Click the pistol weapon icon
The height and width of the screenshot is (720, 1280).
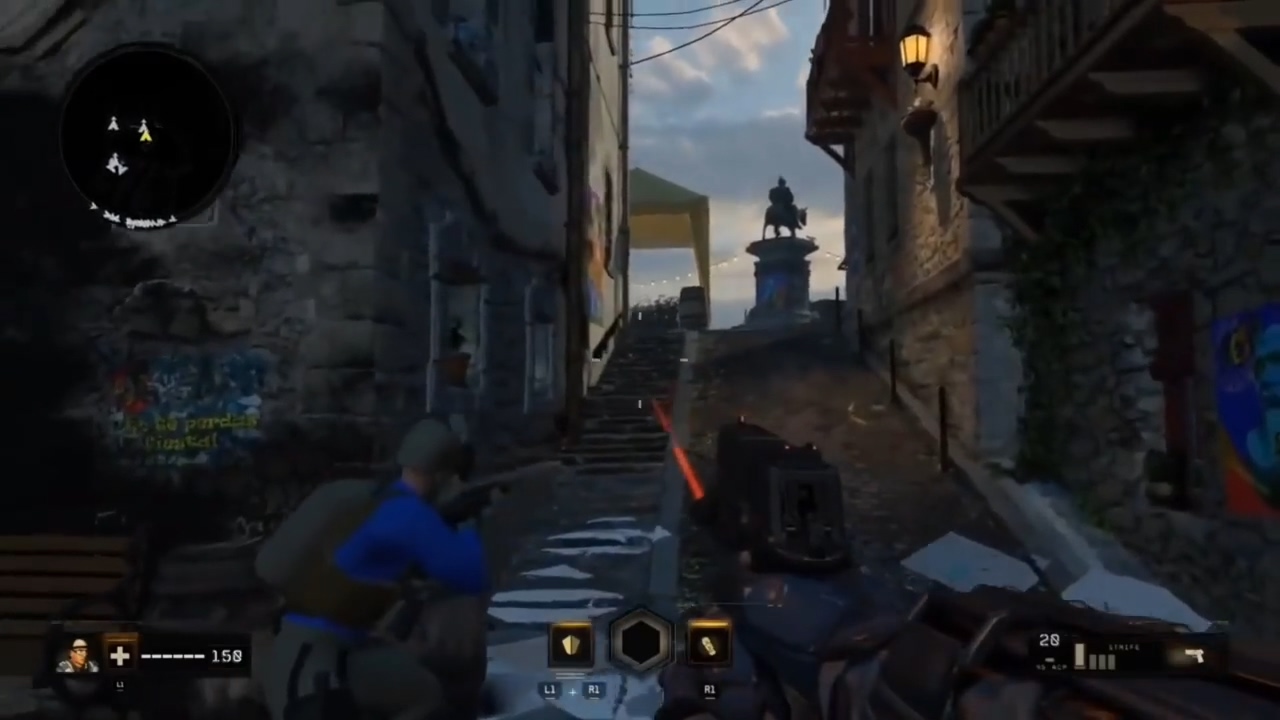coord(1193,656)
